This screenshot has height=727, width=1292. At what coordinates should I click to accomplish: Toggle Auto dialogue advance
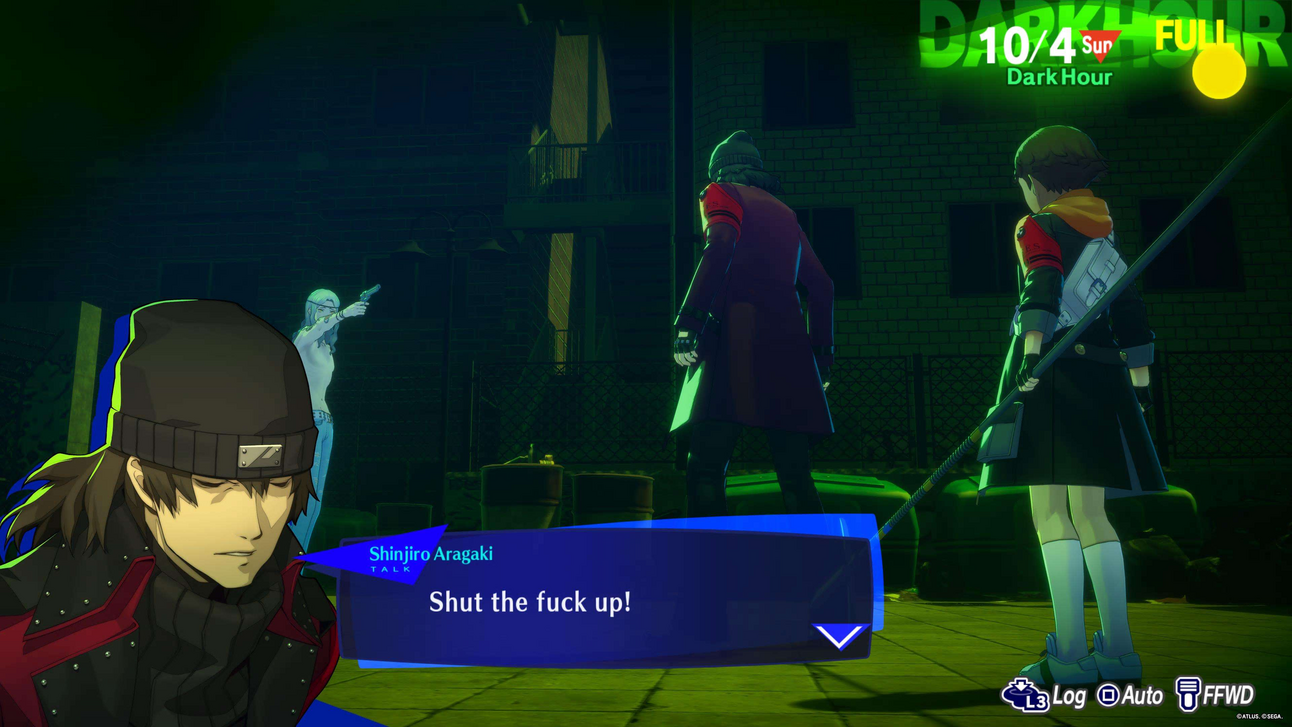point(1131,695)
